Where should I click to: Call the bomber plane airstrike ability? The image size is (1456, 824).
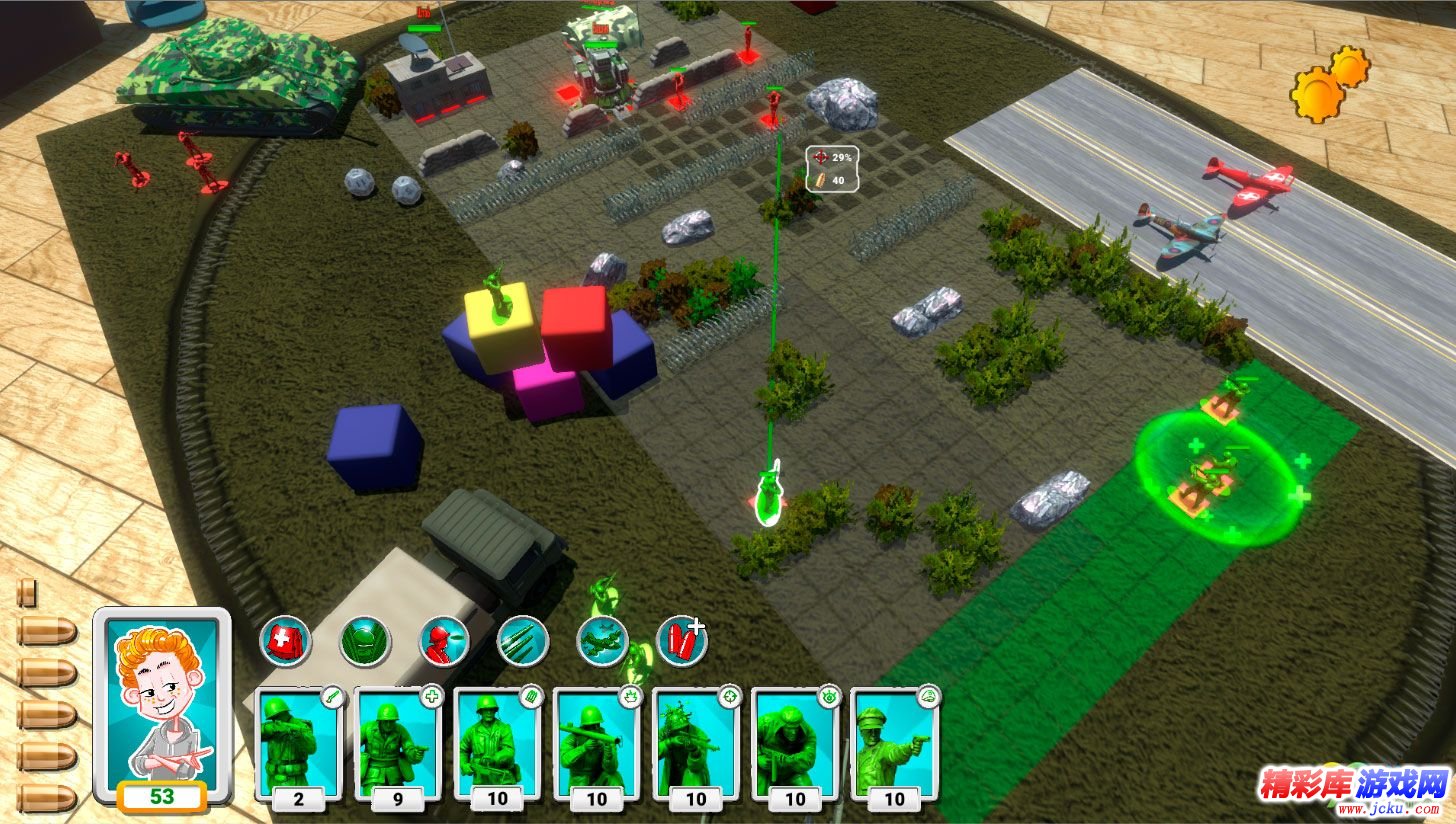(x=603, y=640)
